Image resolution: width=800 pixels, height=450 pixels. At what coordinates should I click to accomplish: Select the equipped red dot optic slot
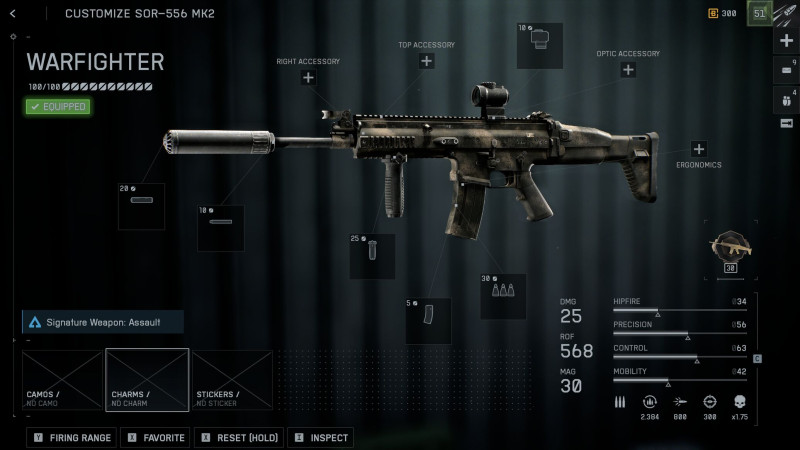[x=540, y=46]
